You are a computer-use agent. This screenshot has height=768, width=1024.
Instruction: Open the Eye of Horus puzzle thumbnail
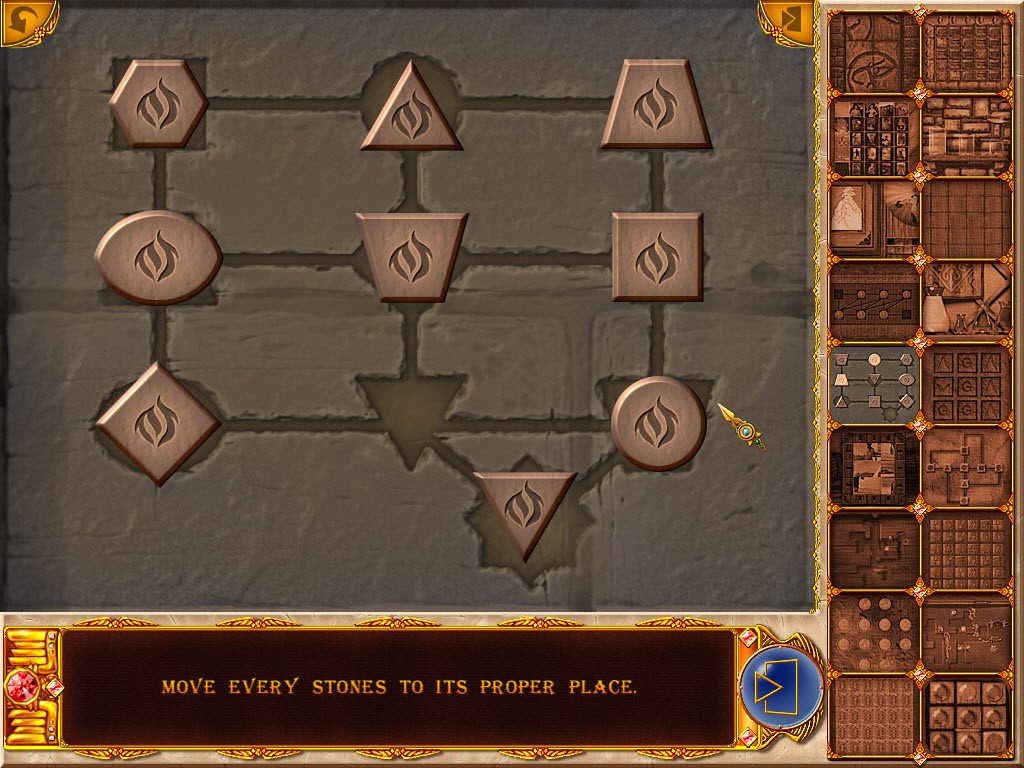873,52
